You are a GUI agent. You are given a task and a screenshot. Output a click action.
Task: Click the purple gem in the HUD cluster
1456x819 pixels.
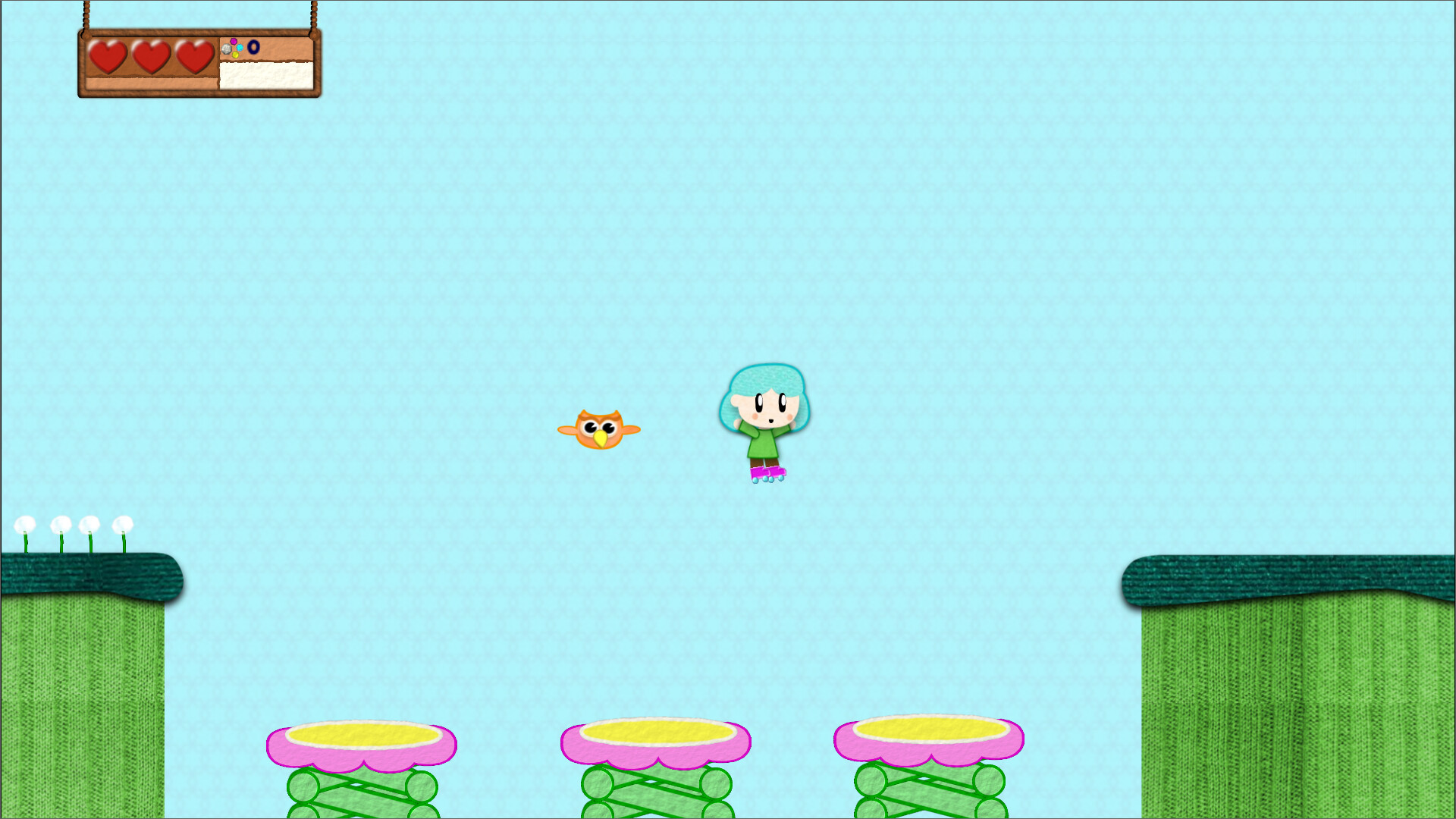(x=234, y=41)
